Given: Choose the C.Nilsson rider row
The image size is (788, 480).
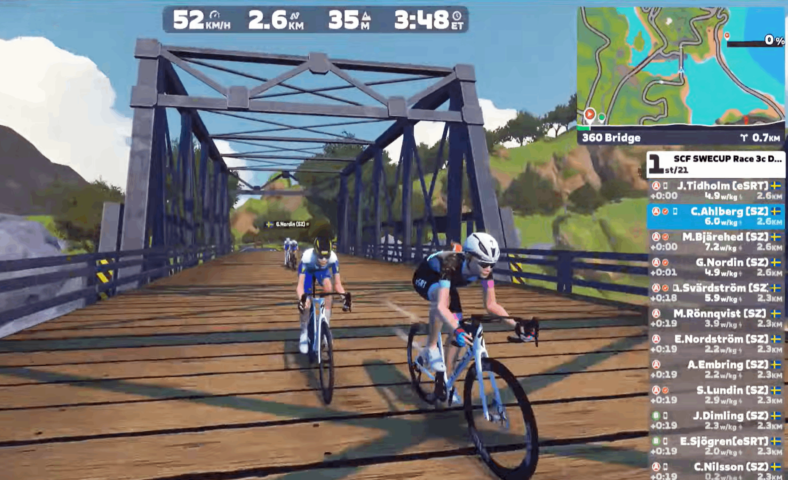Looking at the screenshot, I should 715,470.
